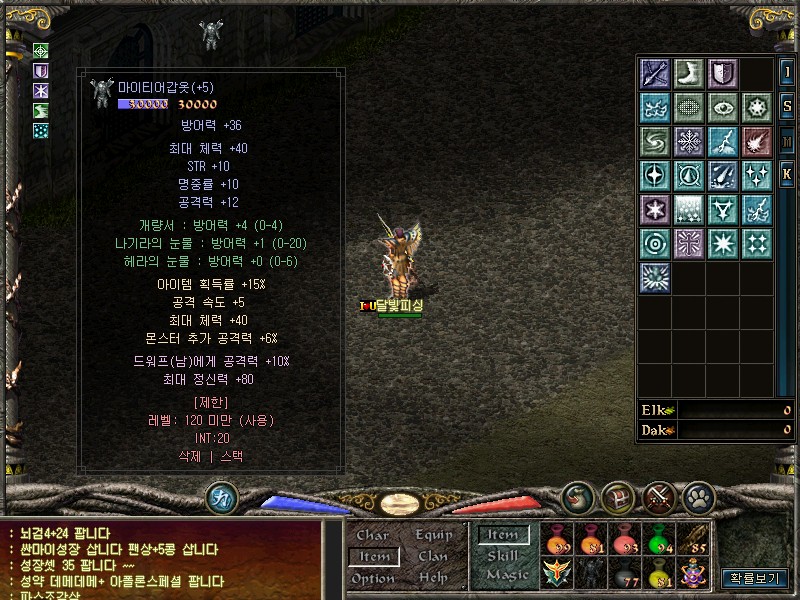Select the bow and arrow skill icon
The height and width of the screenshot is (600, 800).
655,73
